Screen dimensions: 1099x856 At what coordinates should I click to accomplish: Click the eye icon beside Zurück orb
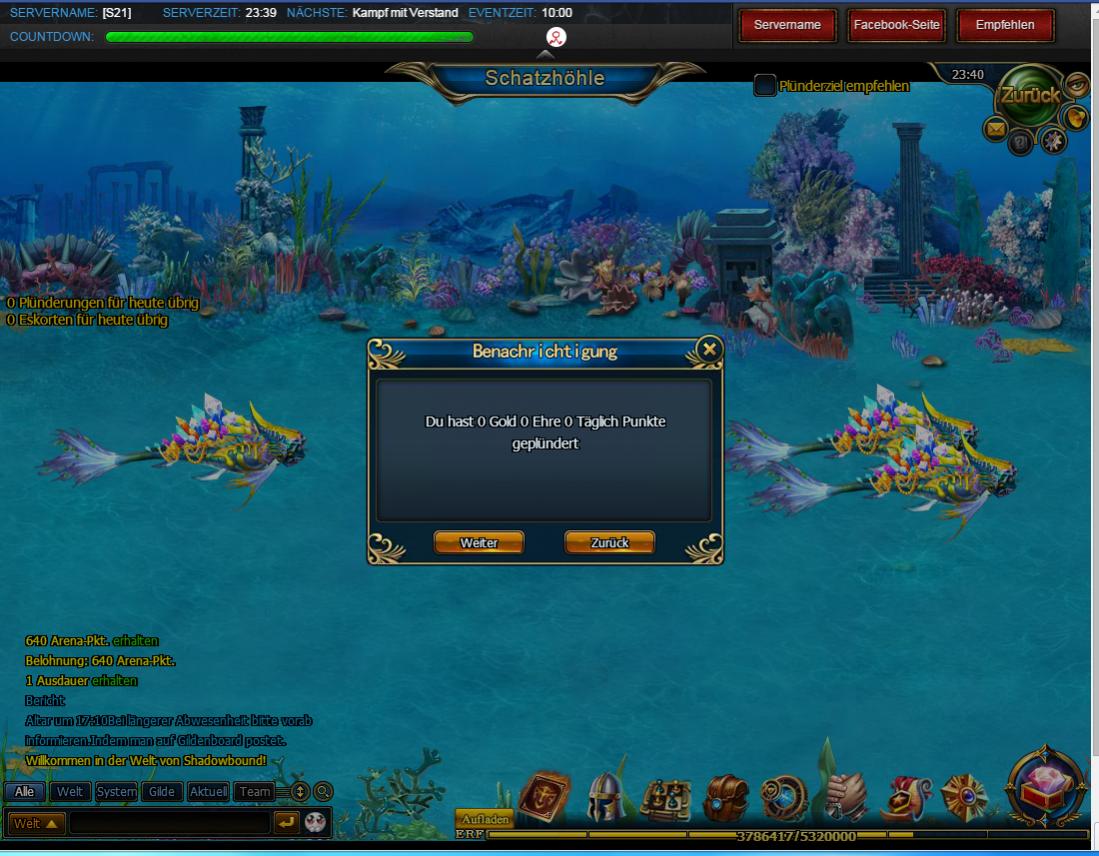click(x=1076, y=84)
